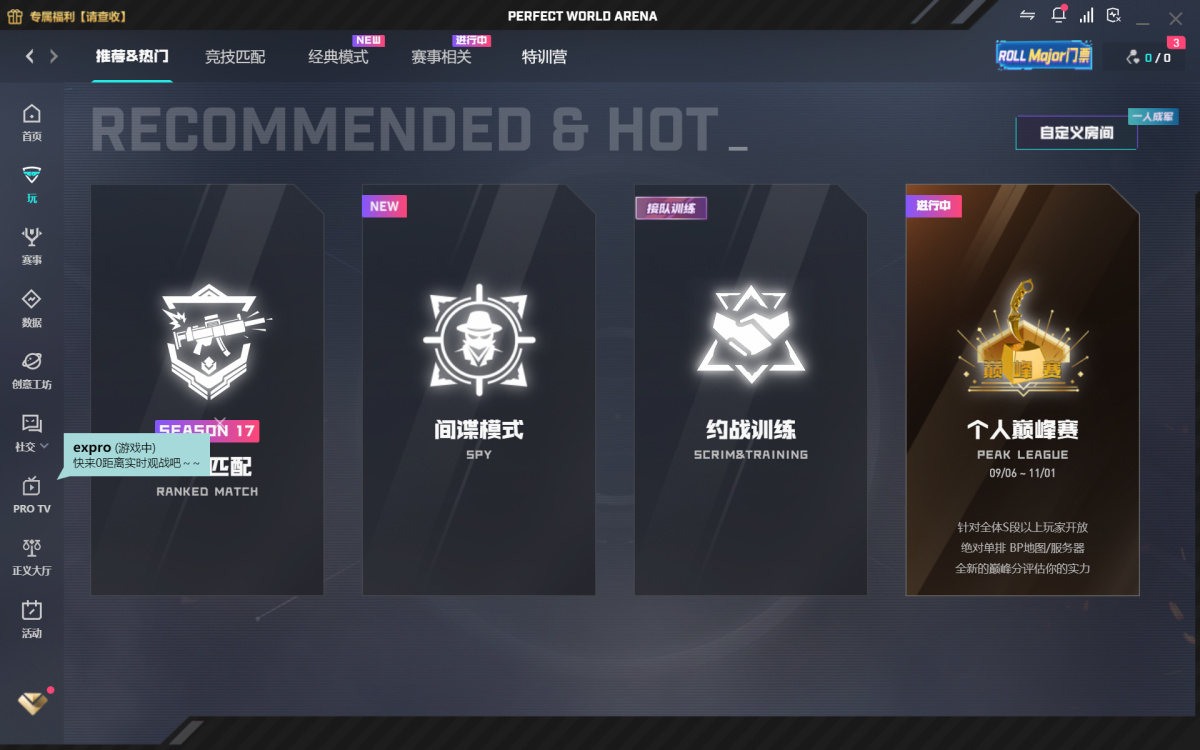Open 创意工坊 workshop from the sidebar

(32, 371)
